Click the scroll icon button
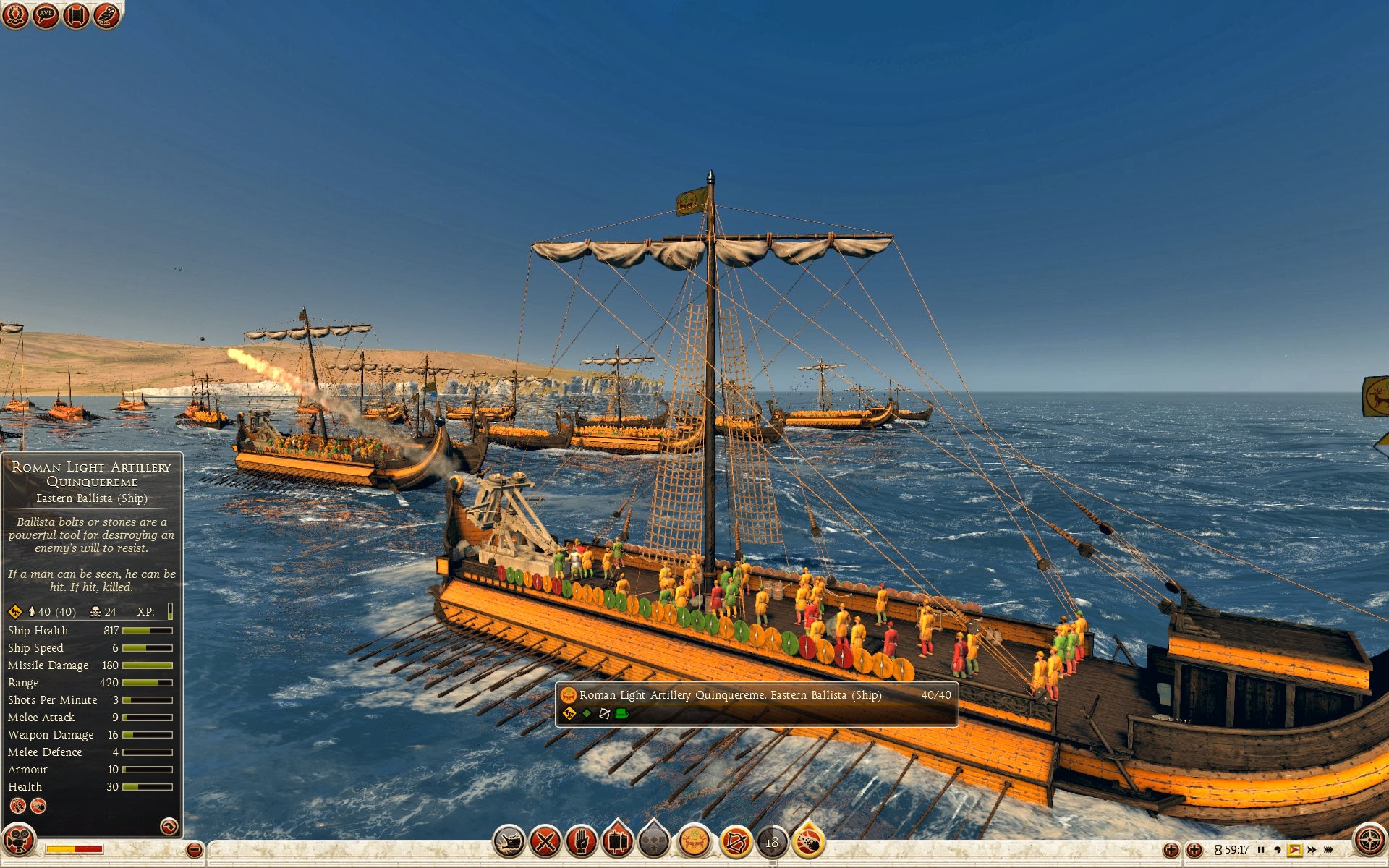1389x868 pixels. point(76,14)
